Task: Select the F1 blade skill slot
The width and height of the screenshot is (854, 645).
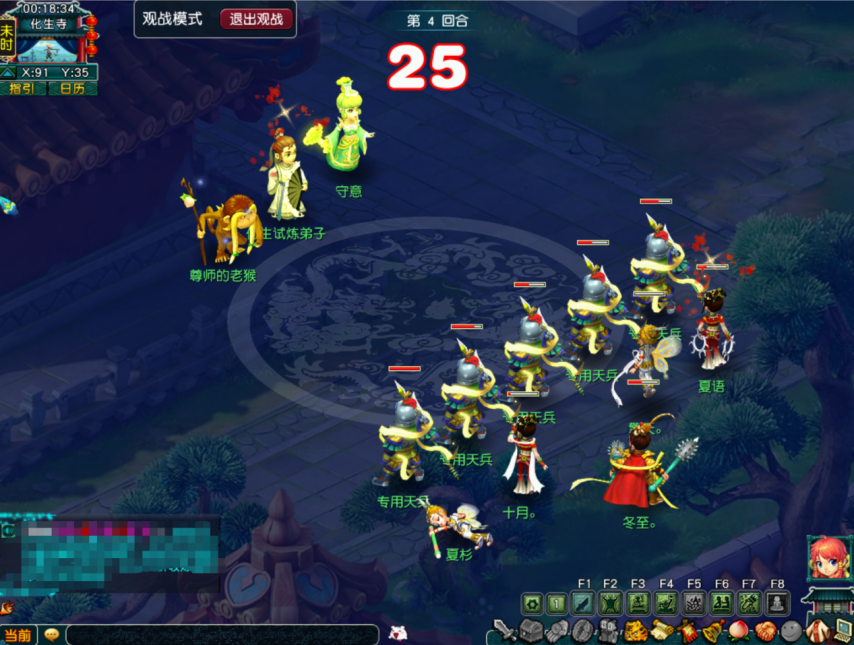Action: (584, 603)
